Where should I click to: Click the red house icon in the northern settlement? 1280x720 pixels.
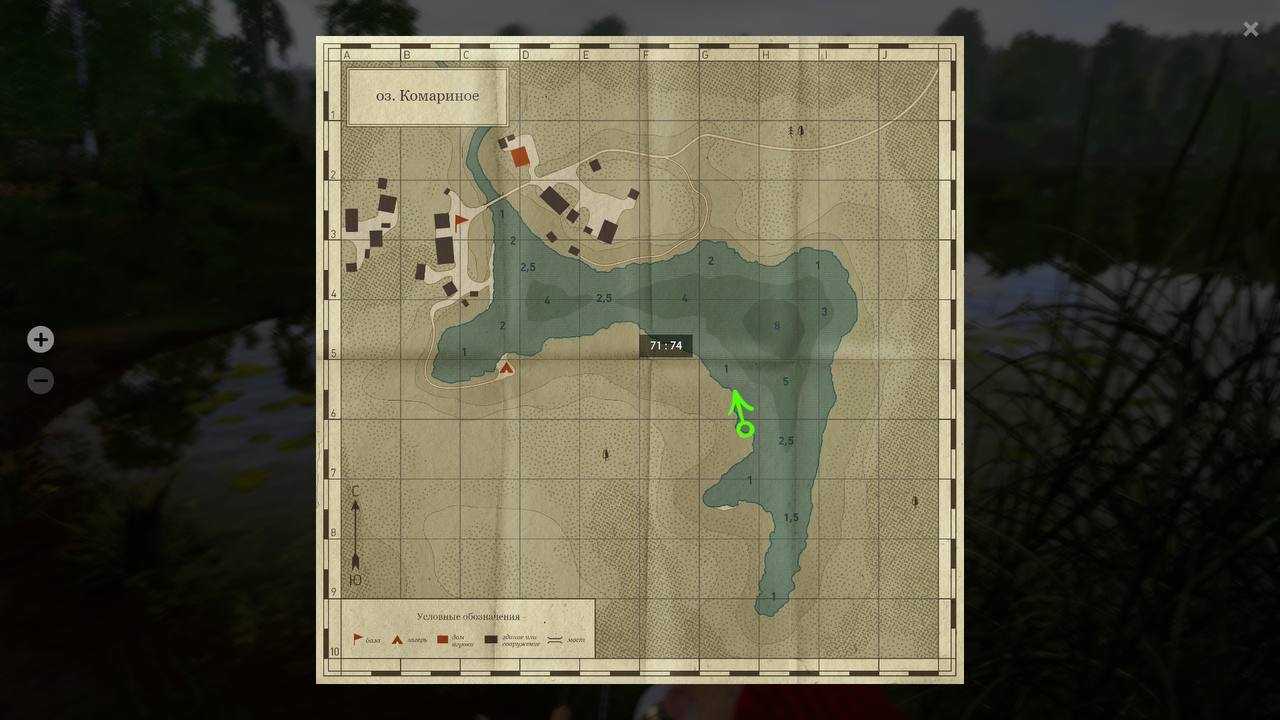pos(518,156)
